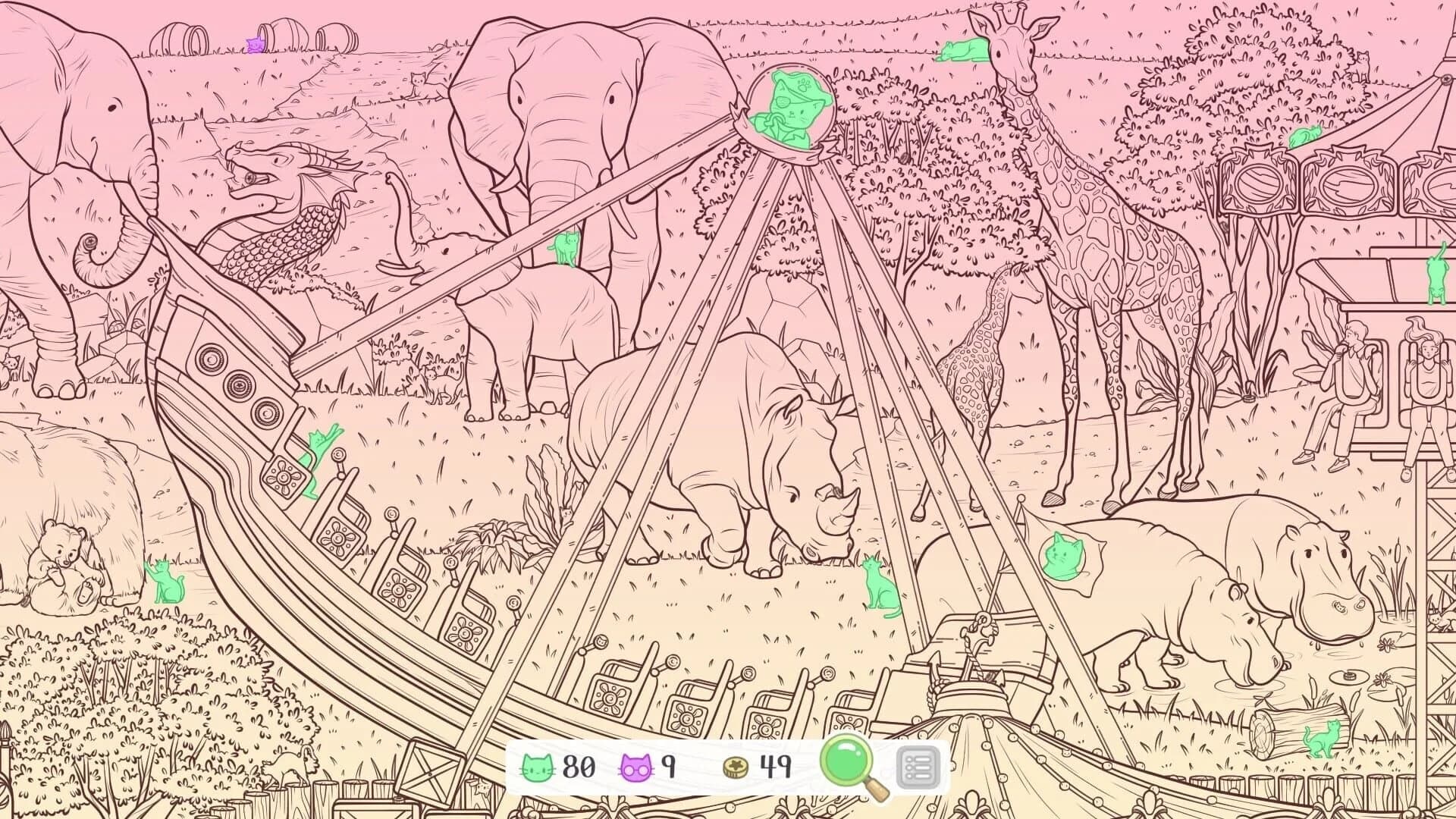Viewport: 1456px width, 819px height.
Task: Click the green cat sitting beside the bear's bush
Action: [164, 580]
